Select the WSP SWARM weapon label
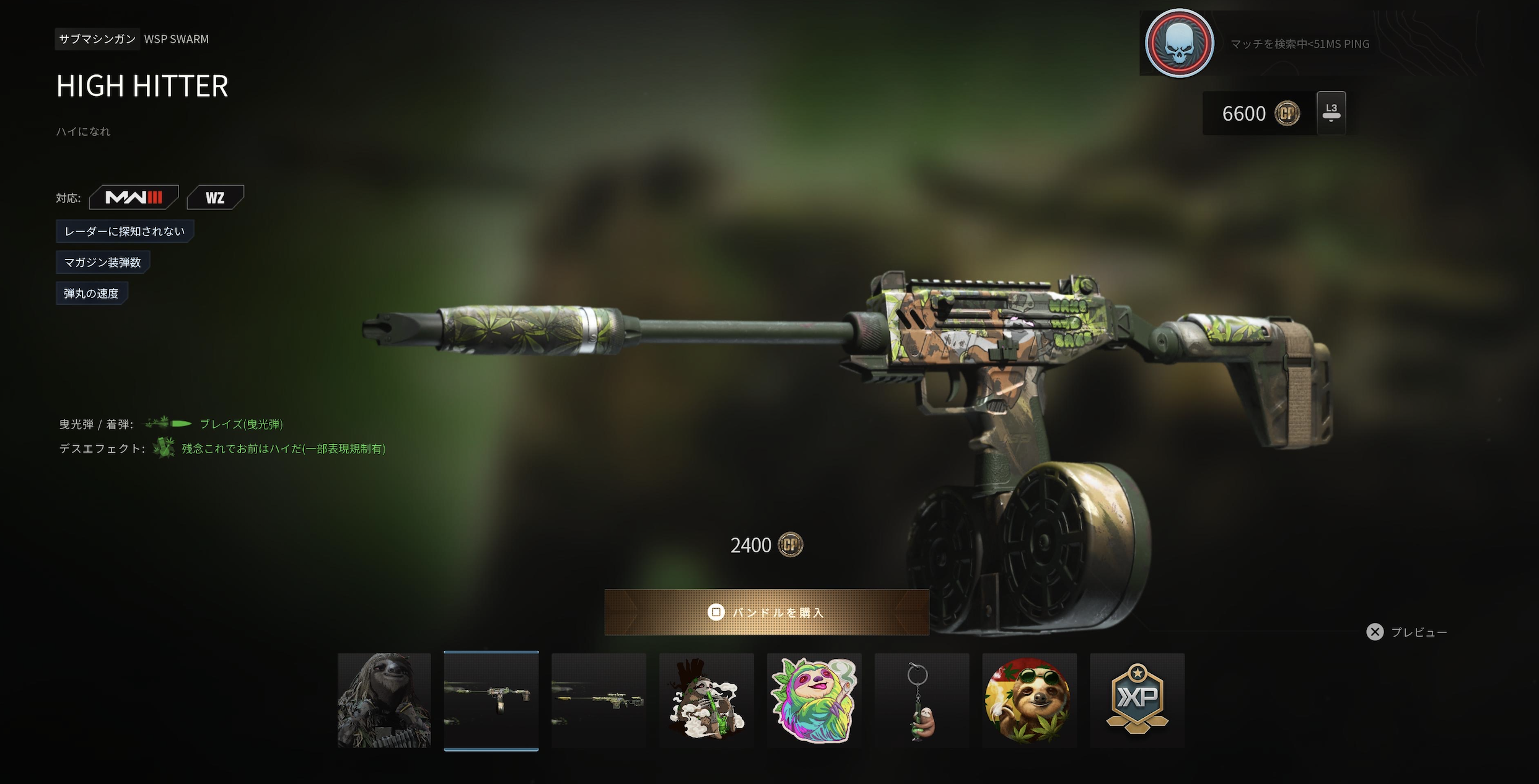1539x784 pixels. click(x=177, y=39)
